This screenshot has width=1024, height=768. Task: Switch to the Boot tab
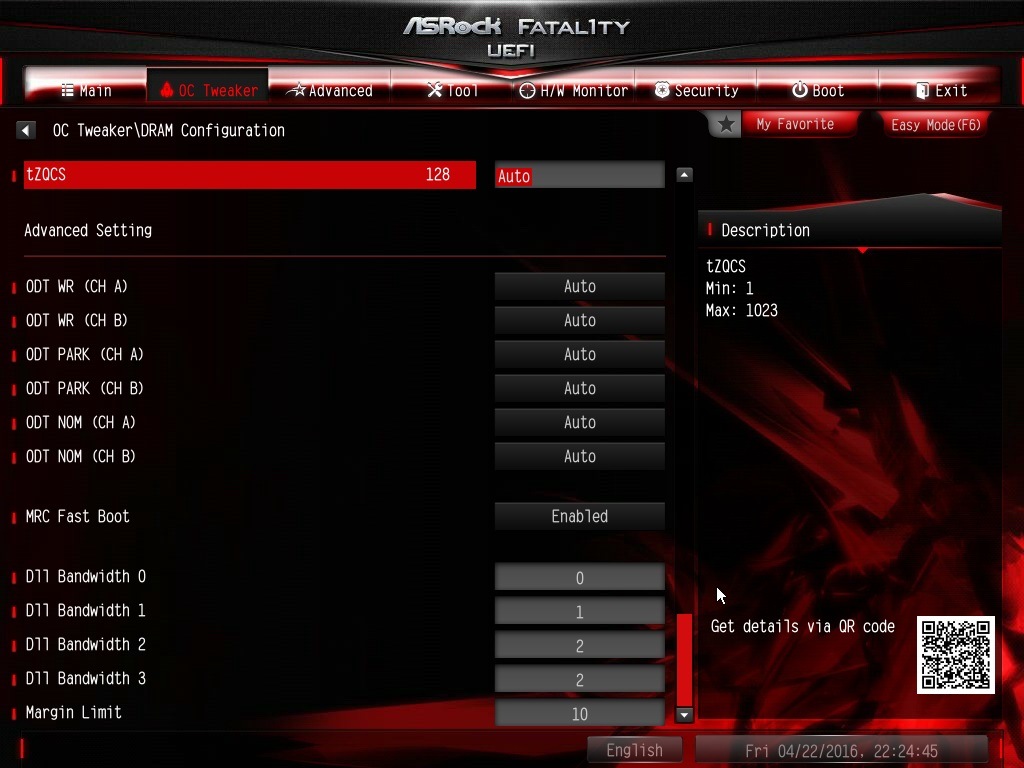[818, 90]
